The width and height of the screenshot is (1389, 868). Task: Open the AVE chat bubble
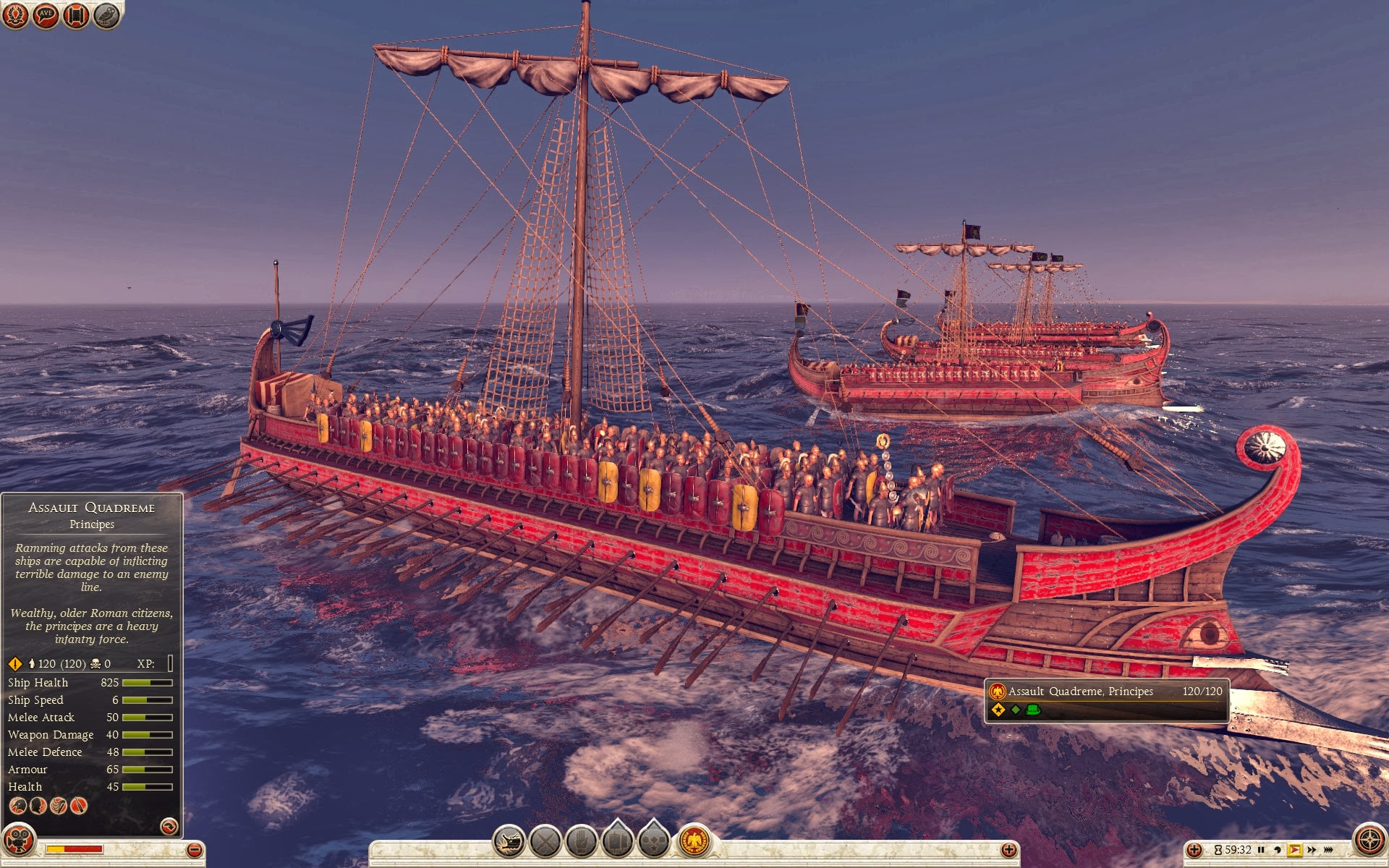tap(46, 15)
